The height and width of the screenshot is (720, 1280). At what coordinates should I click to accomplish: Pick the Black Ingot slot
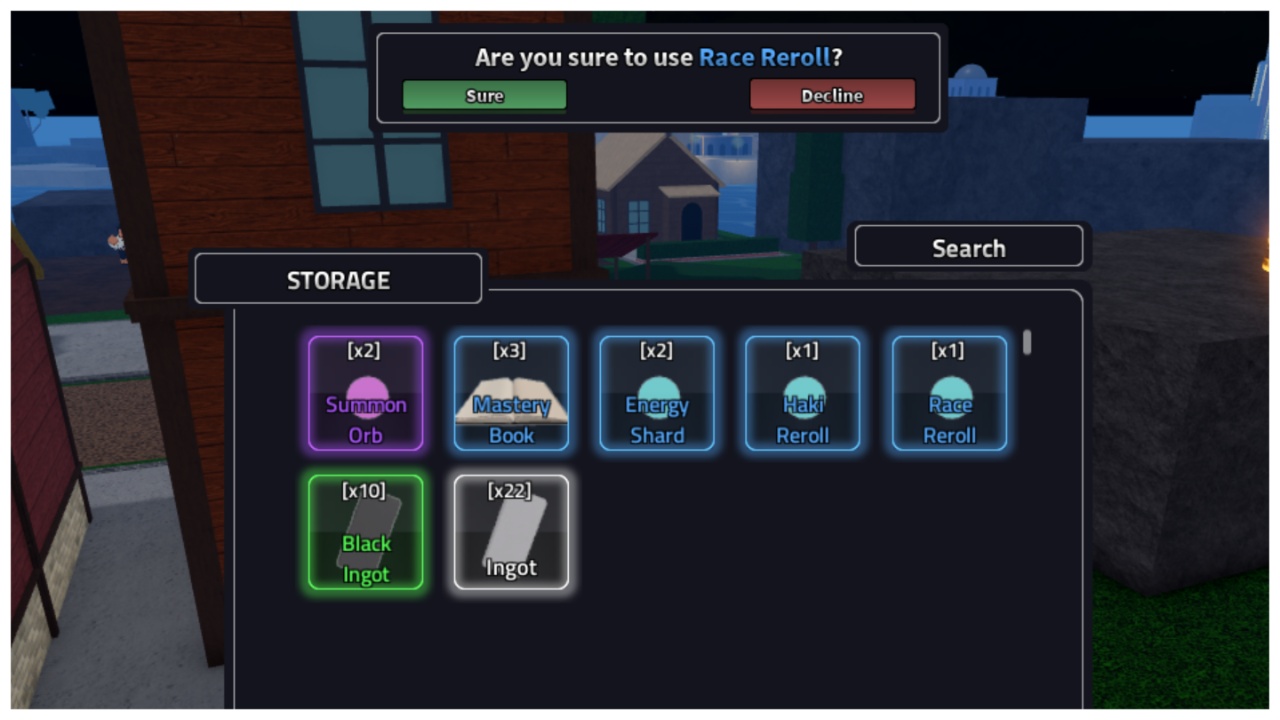click(x=365, y=532)
